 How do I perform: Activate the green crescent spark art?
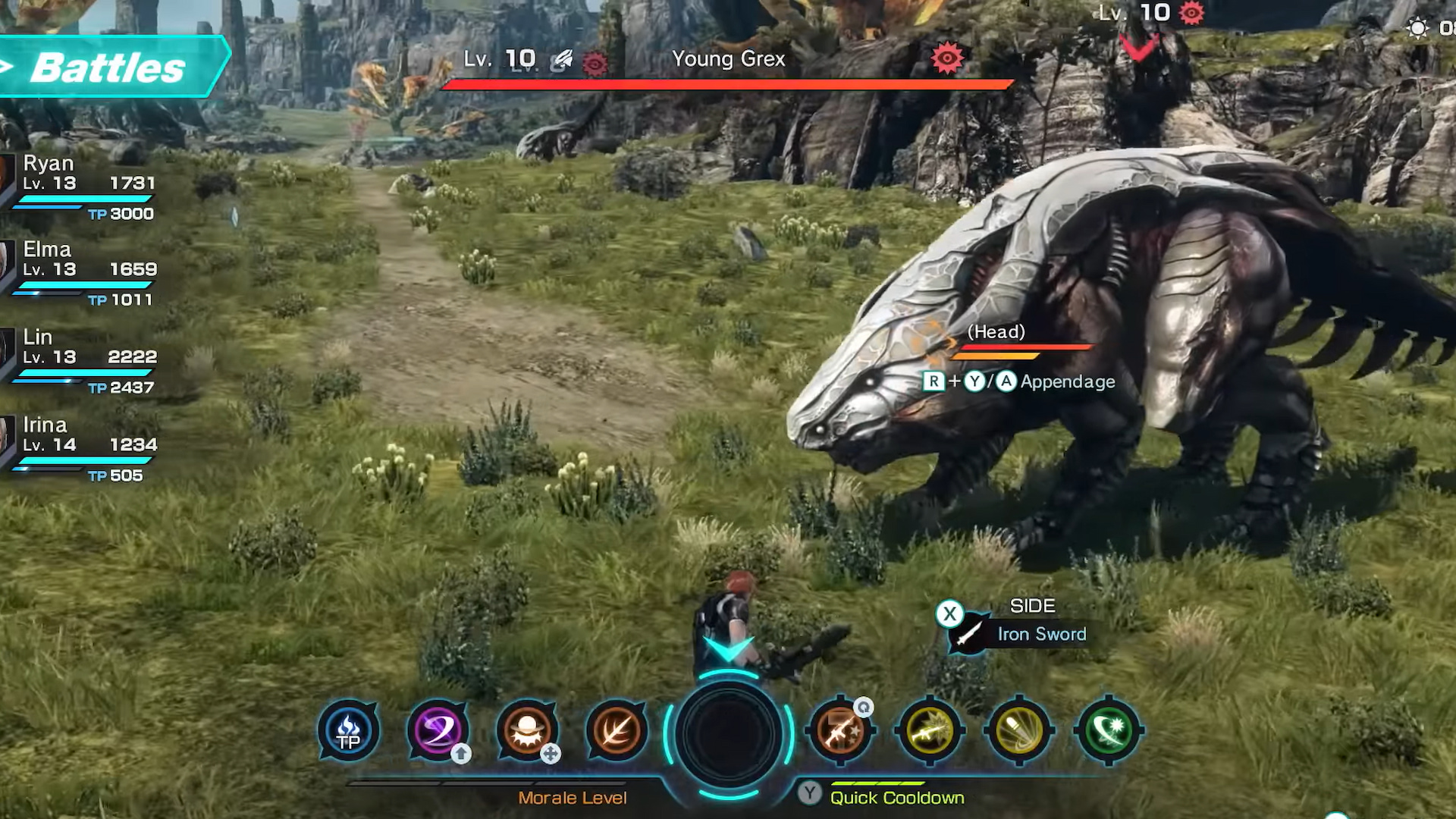(1108, 731)
